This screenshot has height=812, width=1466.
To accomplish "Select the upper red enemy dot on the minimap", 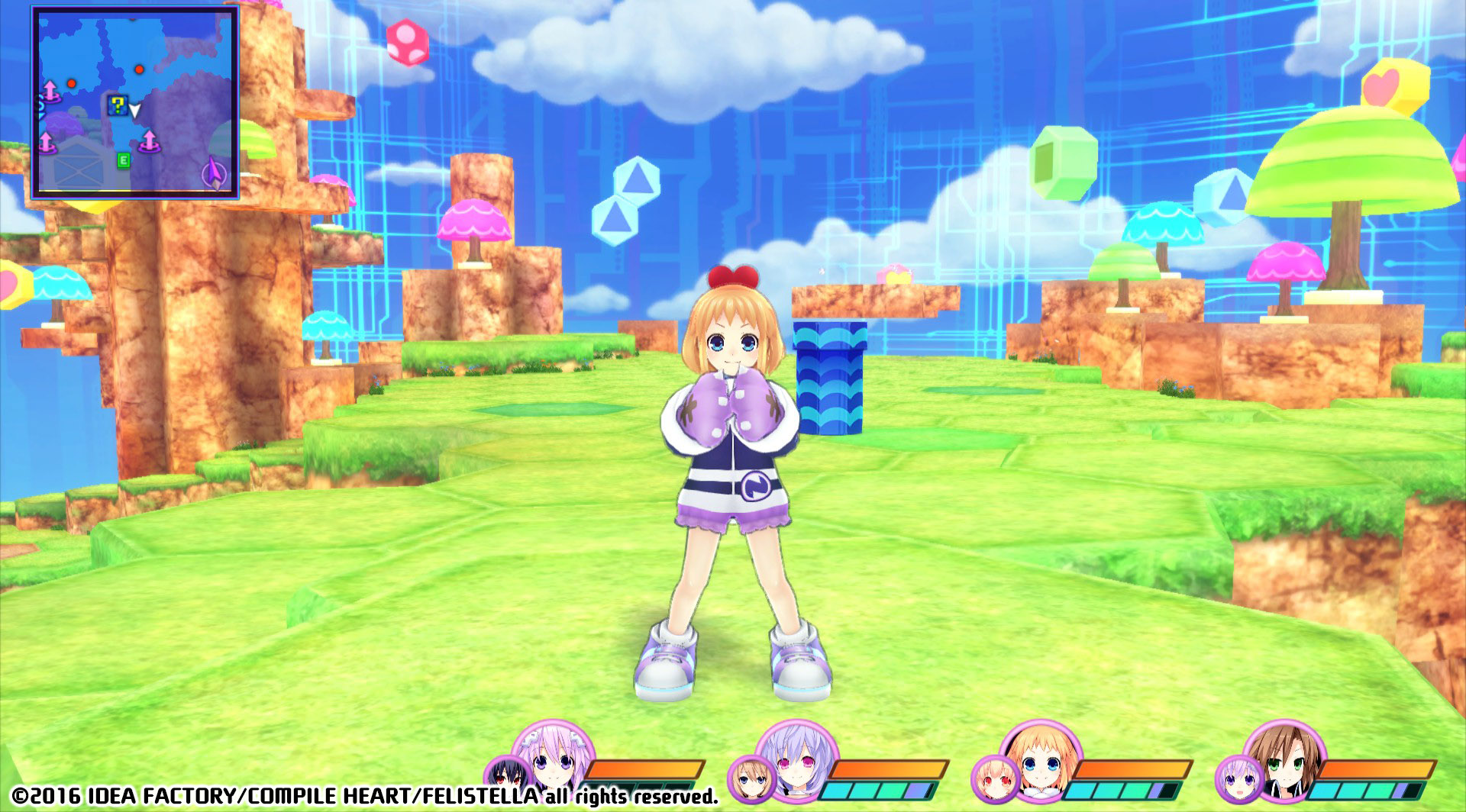I will coord(138,69).
